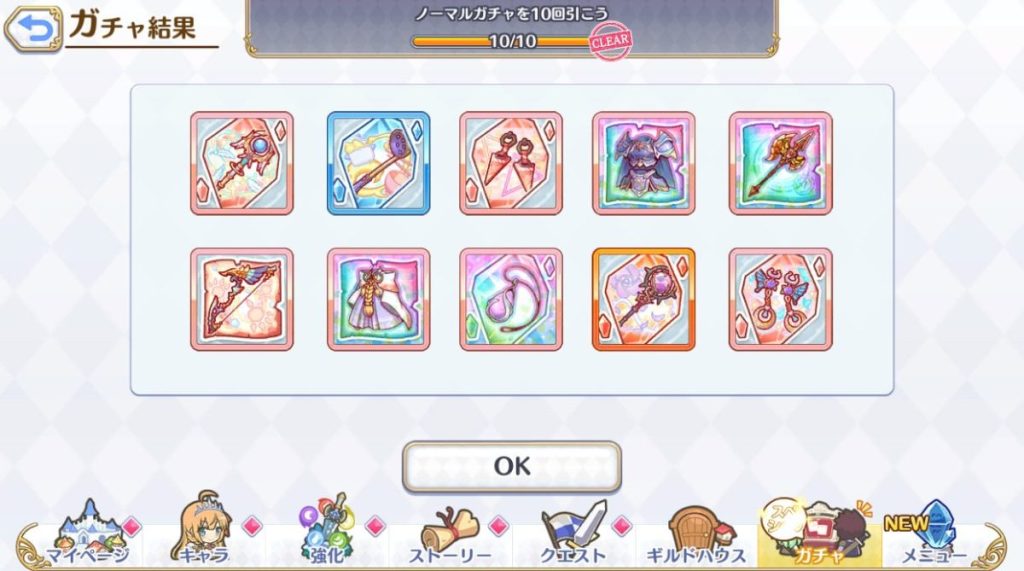Tap the orange-framed scepter item
This screenshot has width=1024, height=571.
[x=644, y=299]
